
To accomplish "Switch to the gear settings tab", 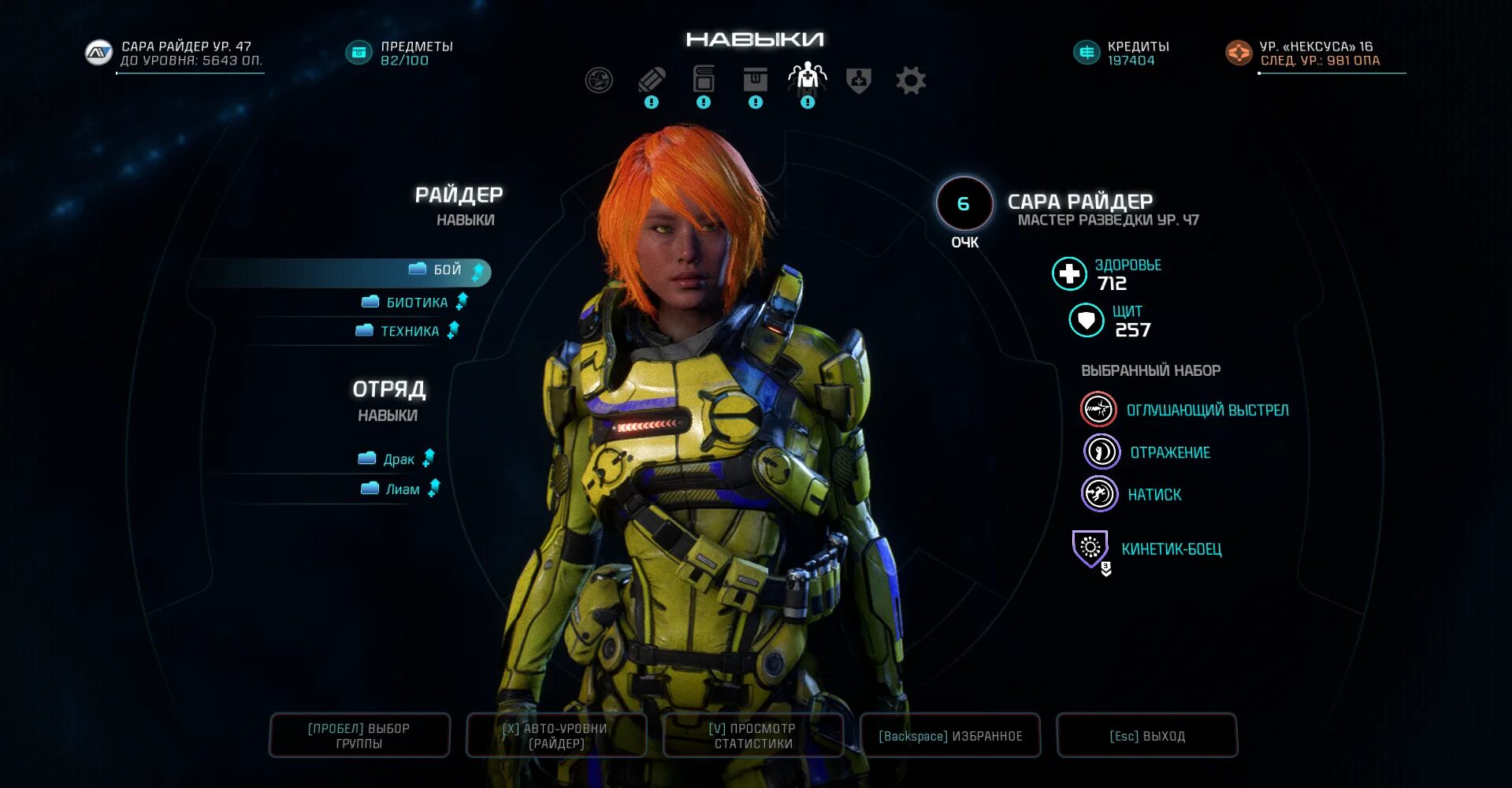I will [x=911, y=80].
